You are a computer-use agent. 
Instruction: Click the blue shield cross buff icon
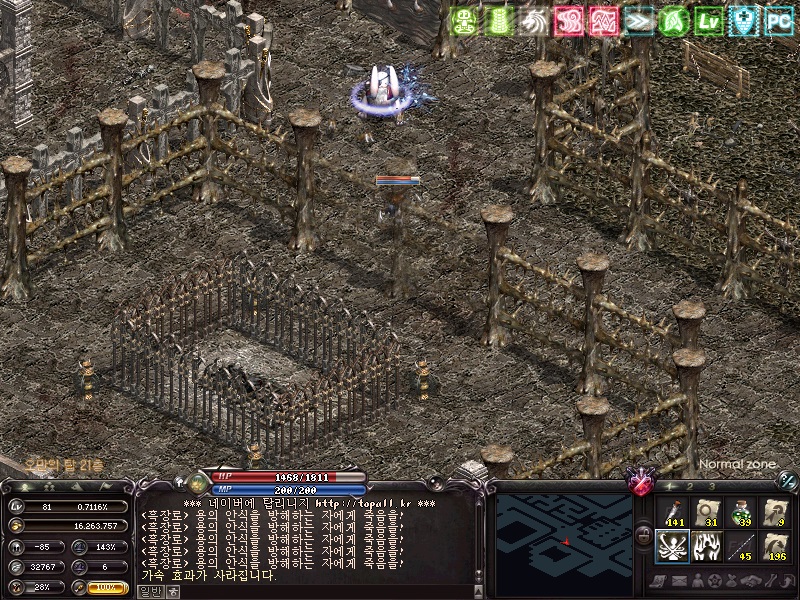click(745, 21)
